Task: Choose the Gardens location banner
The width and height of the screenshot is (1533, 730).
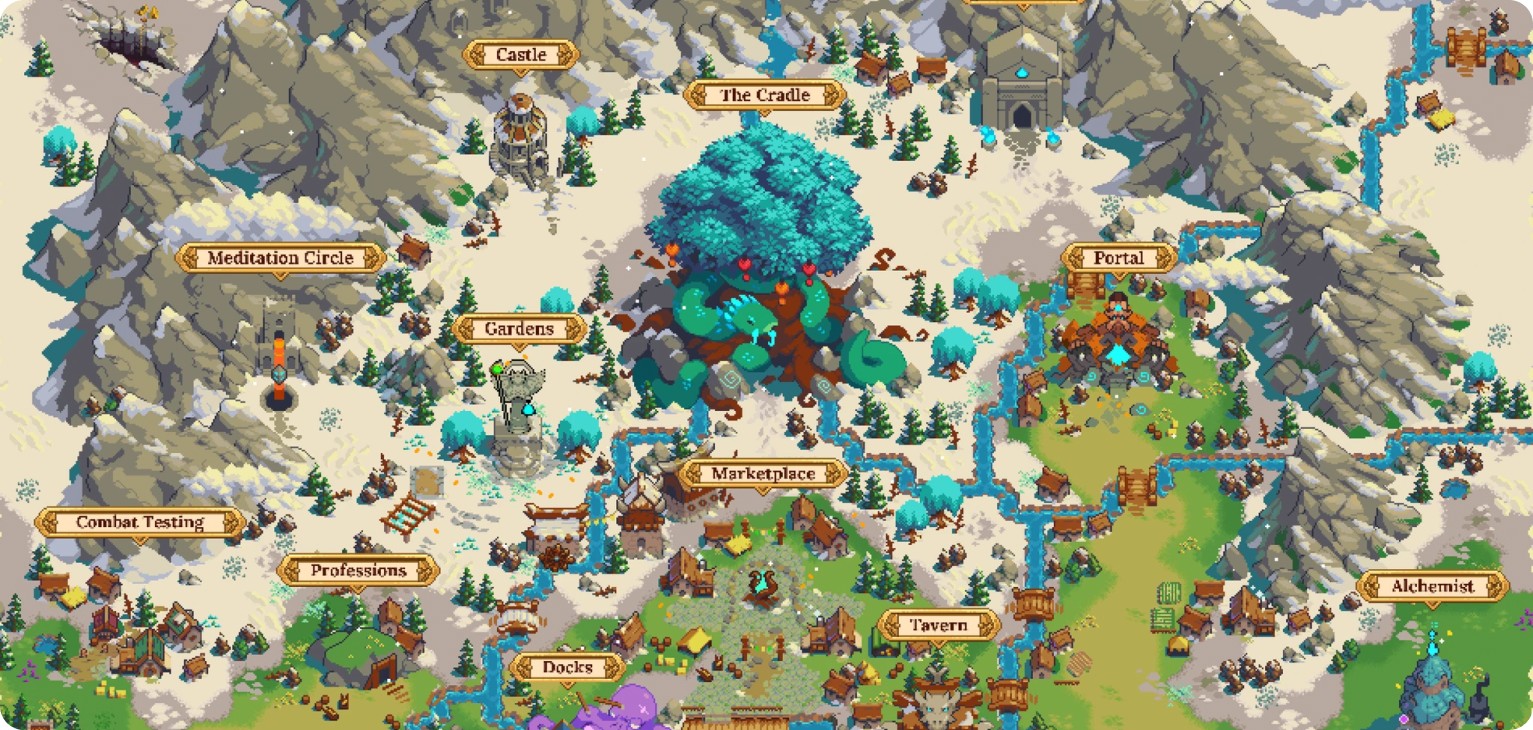Action: (x=519, y=329)
